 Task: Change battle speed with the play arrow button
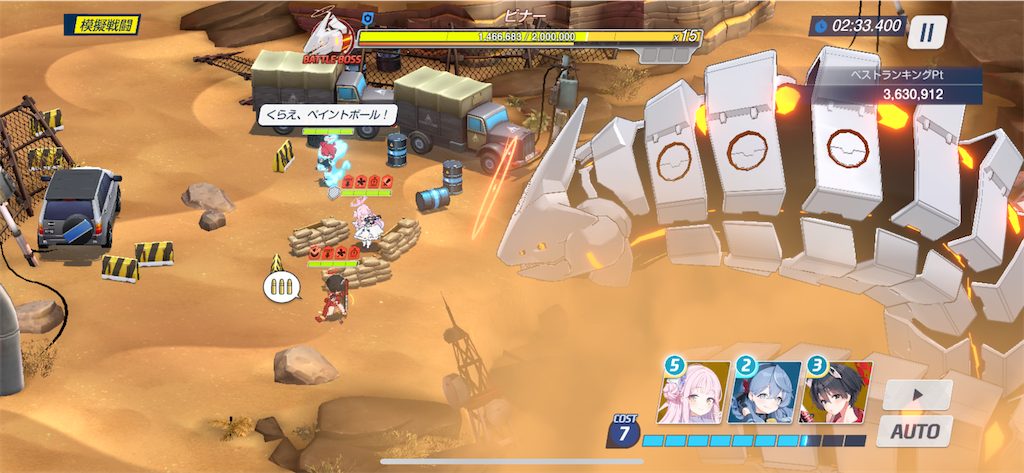click(x=917, y=395)
